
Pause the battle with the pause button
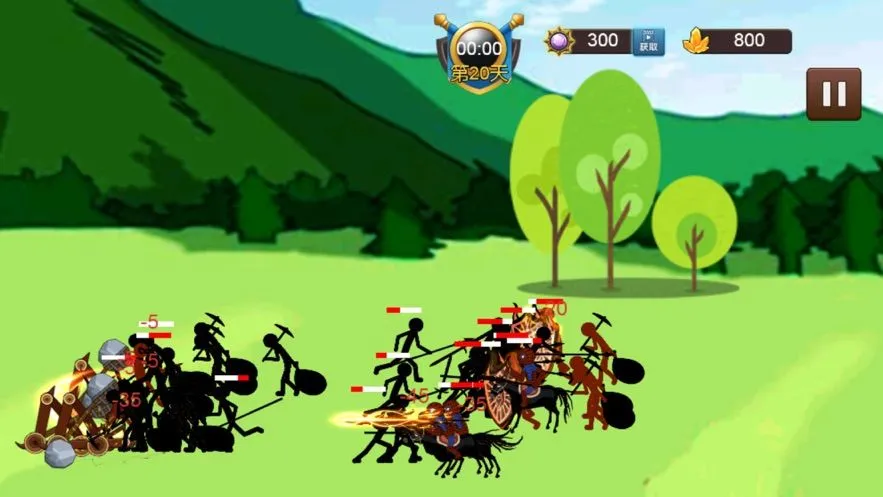click(833, 94)
